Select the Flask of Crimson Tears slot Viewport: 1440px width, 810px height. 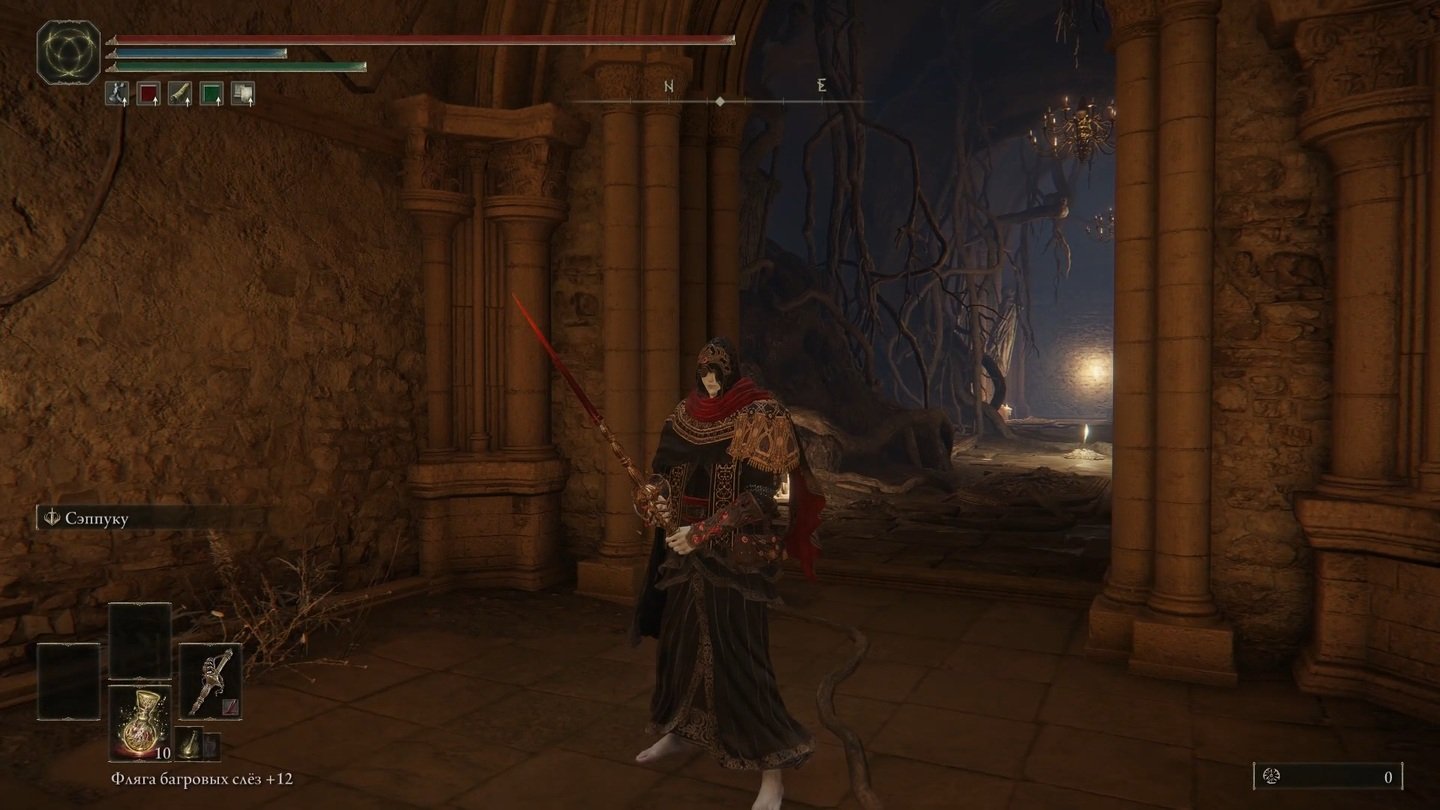pos(140,722)
